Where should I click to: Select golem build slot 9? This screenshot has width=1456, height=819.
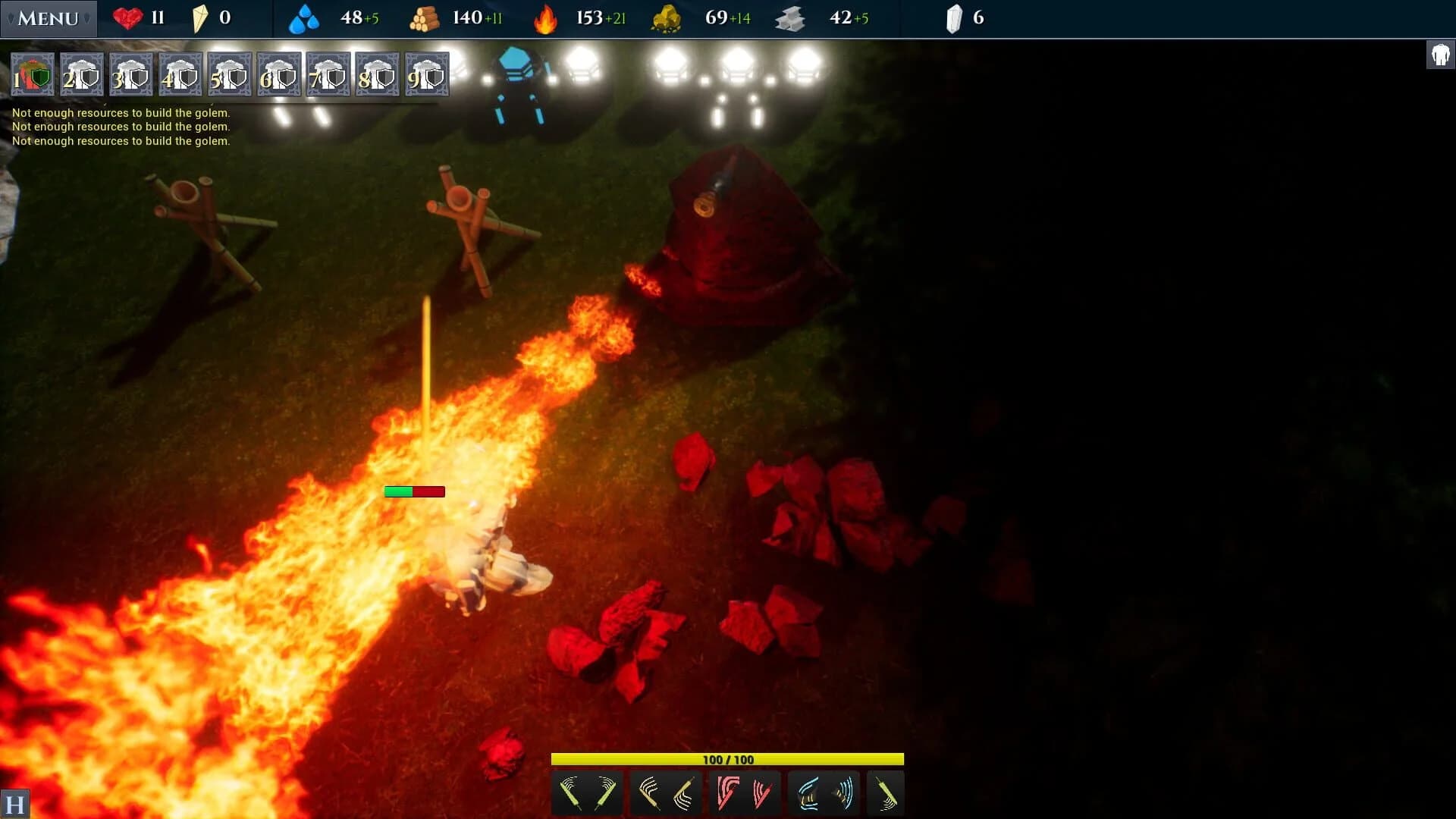coord(426,74)
